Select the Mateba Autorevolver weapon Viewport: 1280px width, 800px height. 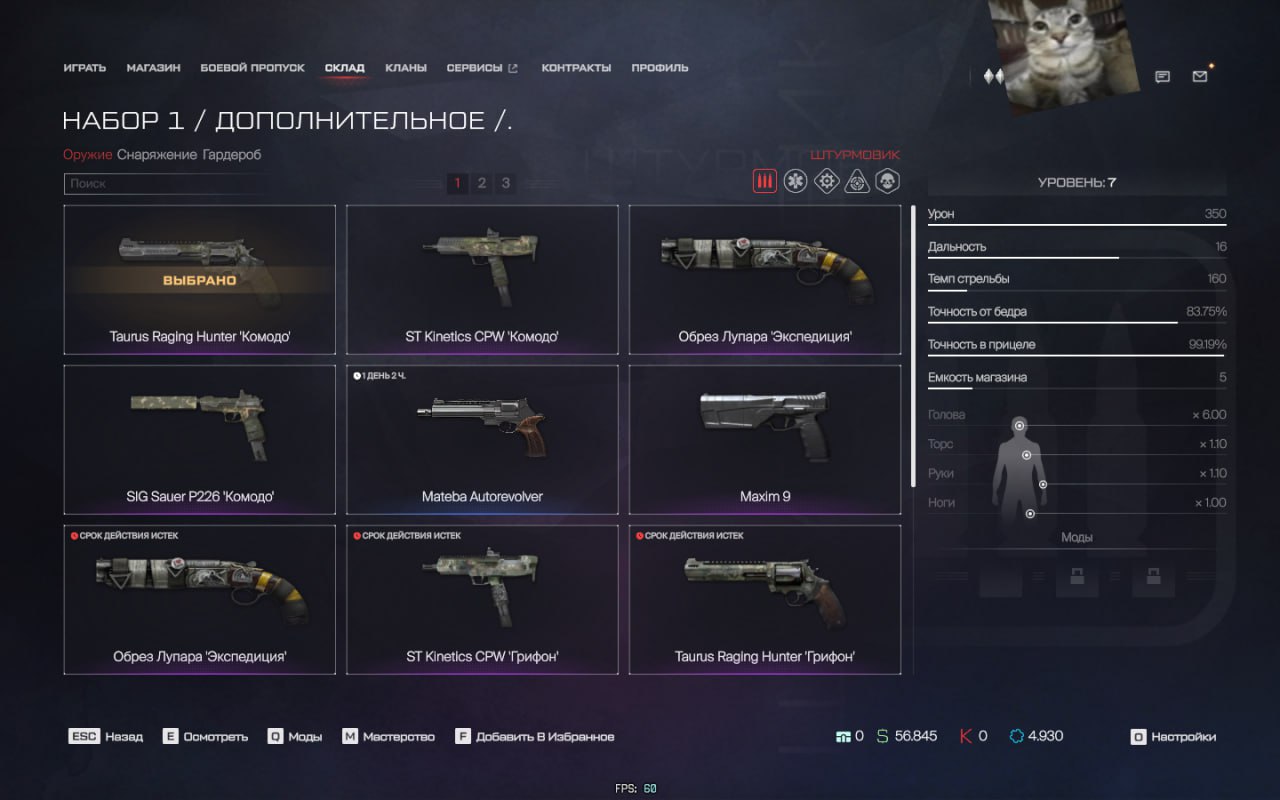pyautogui.click(x=482, y=439)
